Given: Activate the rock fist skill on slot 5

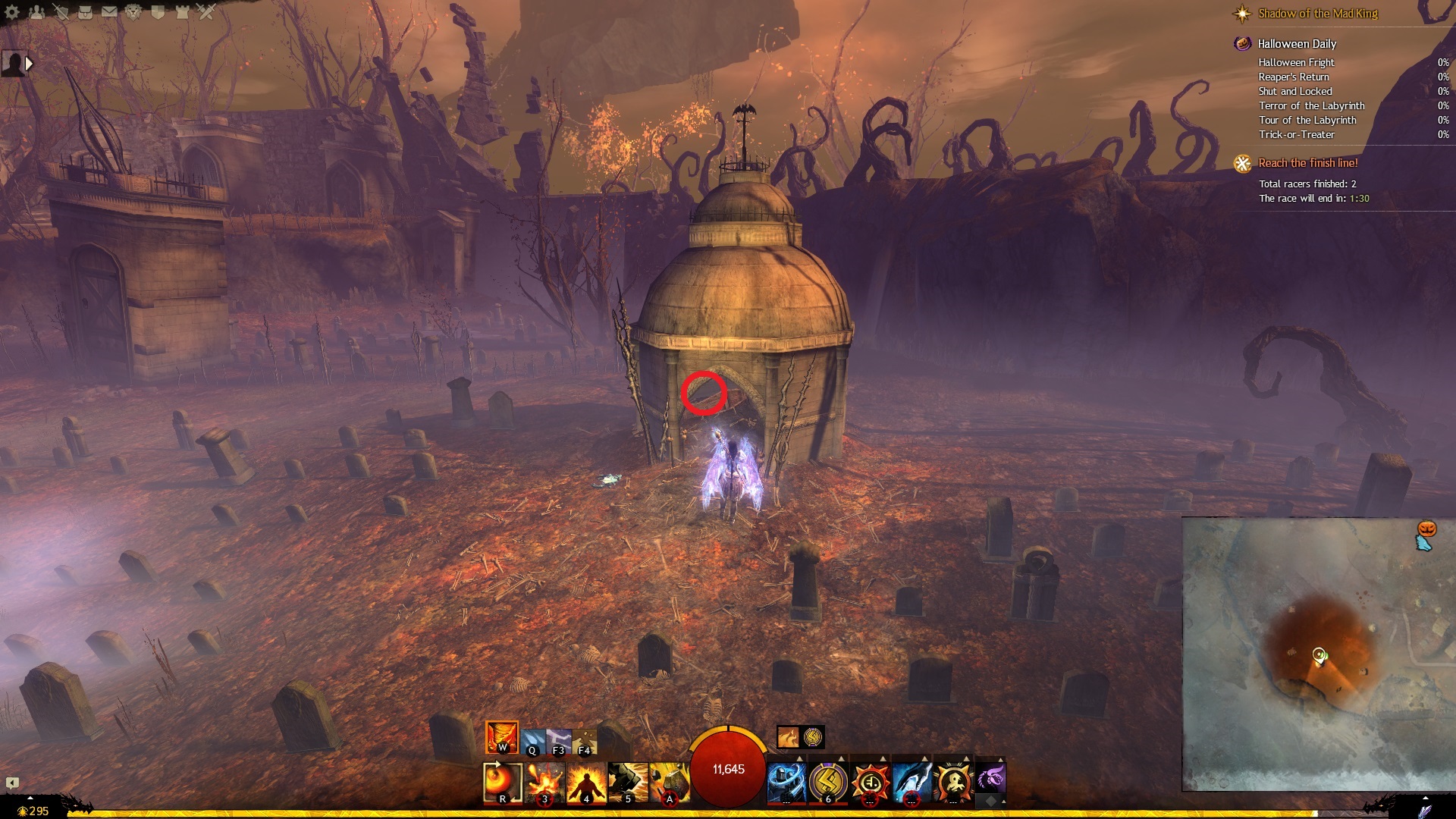Looking at the screenshot, I should [628, 783].
